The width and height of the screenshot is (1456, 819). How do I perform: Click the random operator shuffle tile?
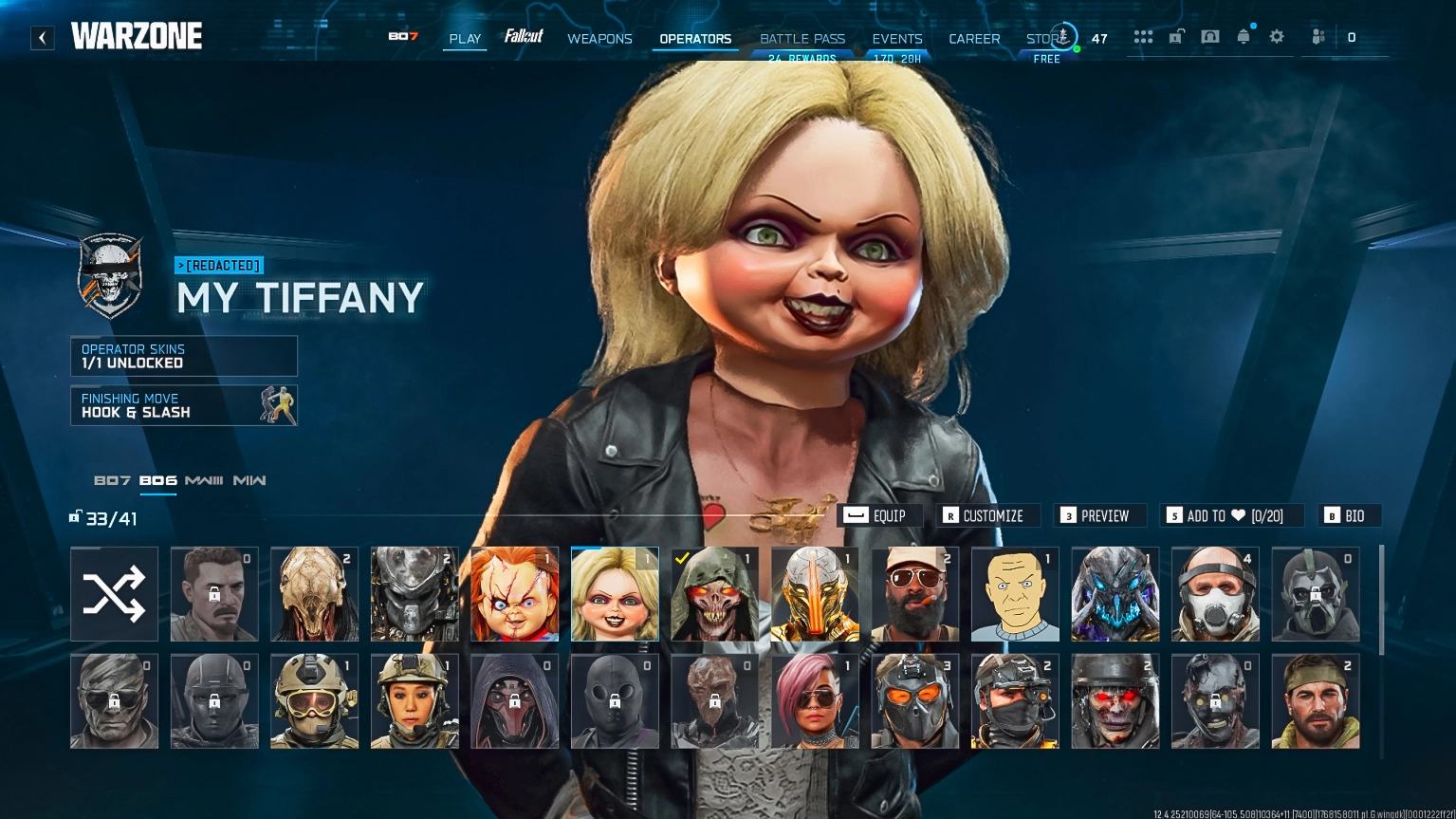pyautogui.click(x=114, y=593)
